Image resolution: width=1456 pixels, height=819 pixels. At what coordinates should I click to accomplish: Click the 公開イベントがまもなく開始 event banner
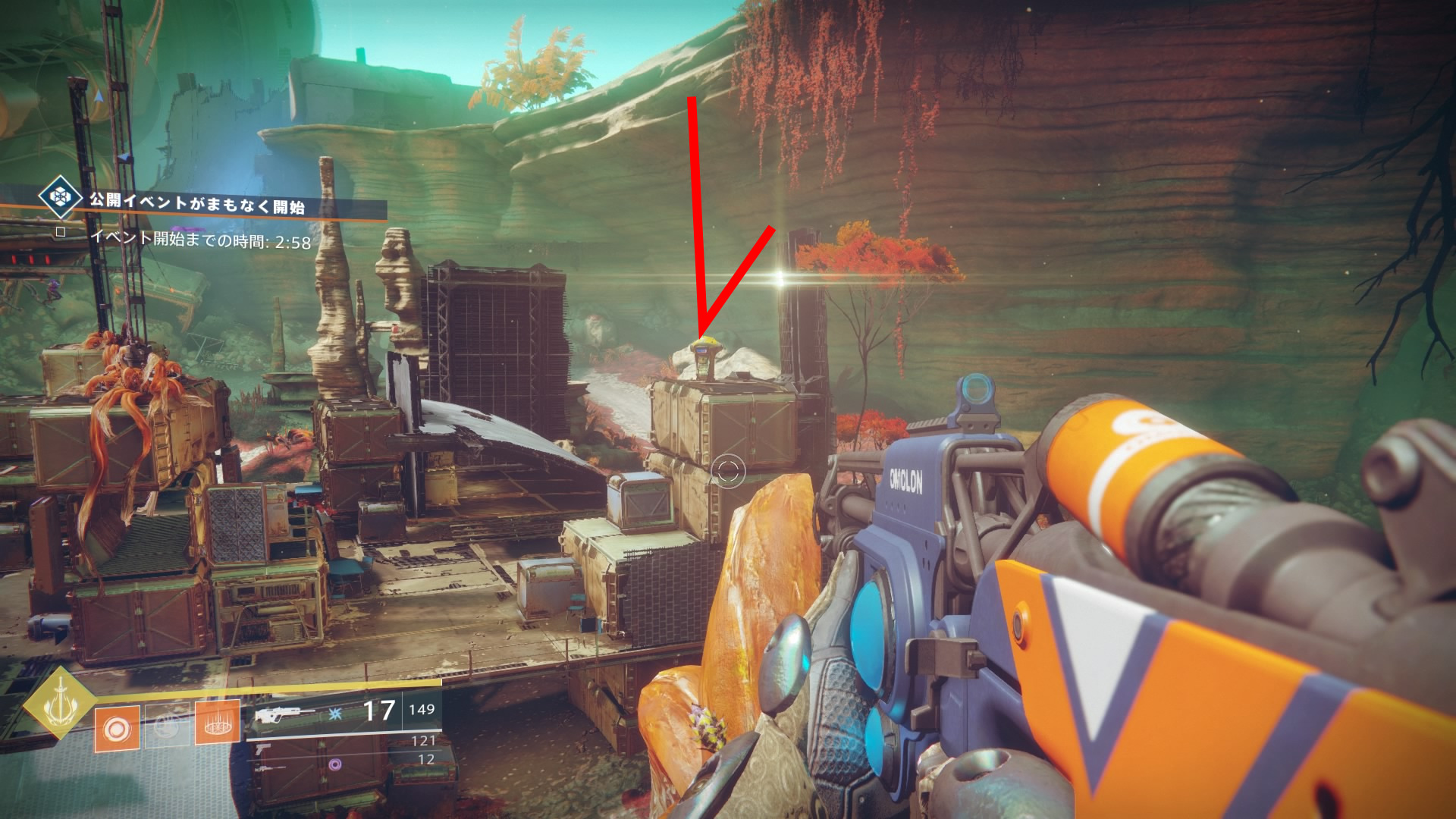coord(197,204)
